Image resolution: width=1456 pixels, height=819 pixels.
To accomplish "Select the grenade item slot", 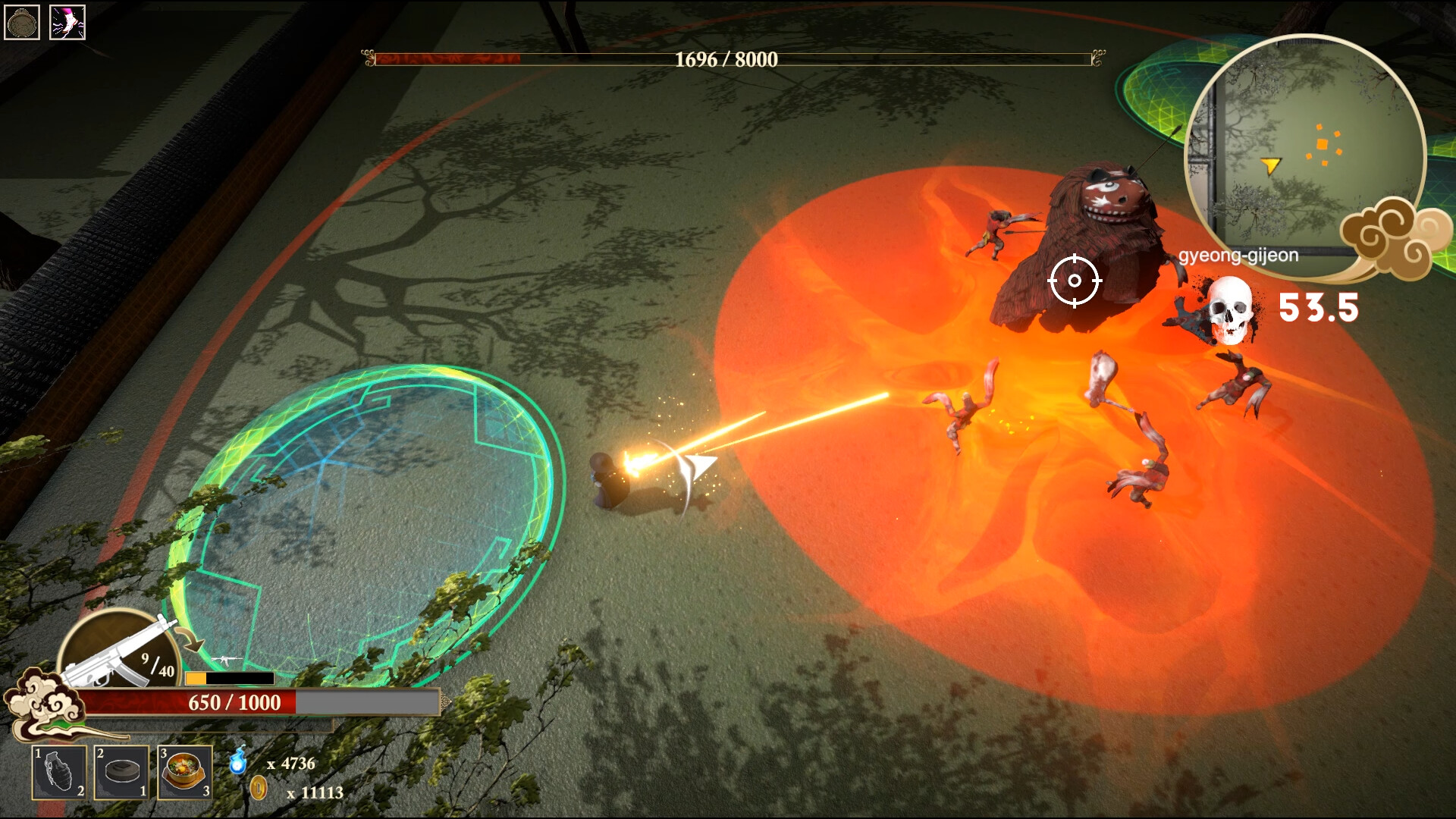I will coord(58,772).
